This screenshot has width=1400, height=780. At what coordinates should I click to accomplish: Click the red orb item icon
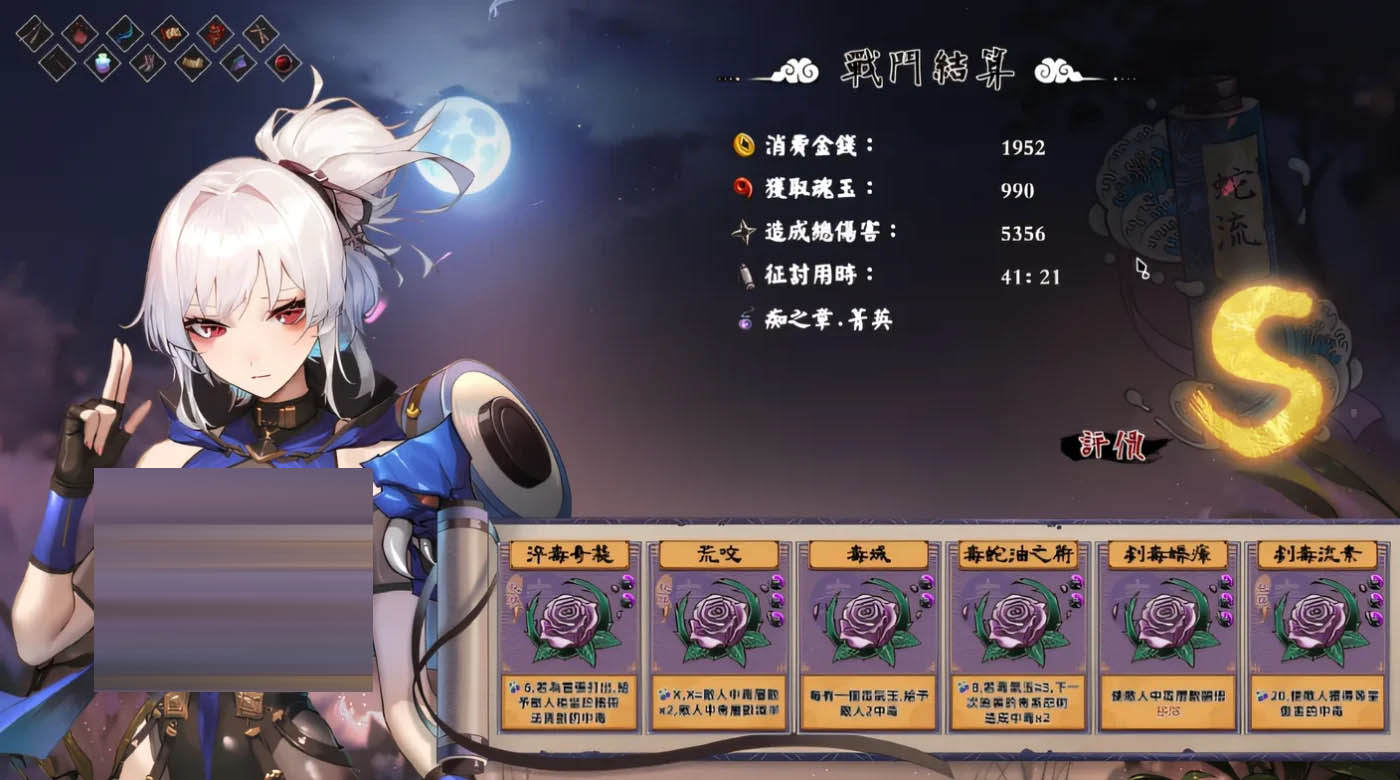[x=280, y=64]
